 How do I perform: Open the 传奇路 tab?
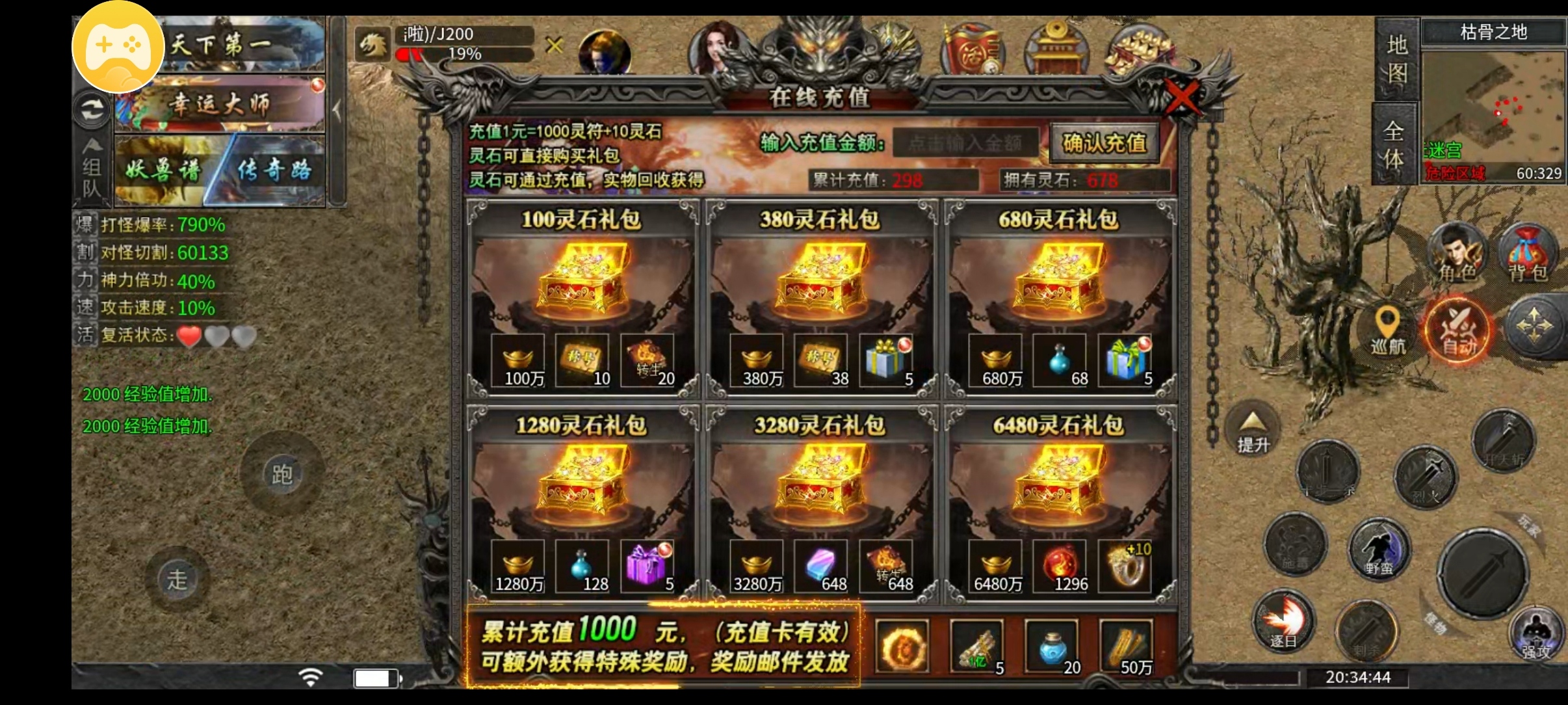click(276, 170)
